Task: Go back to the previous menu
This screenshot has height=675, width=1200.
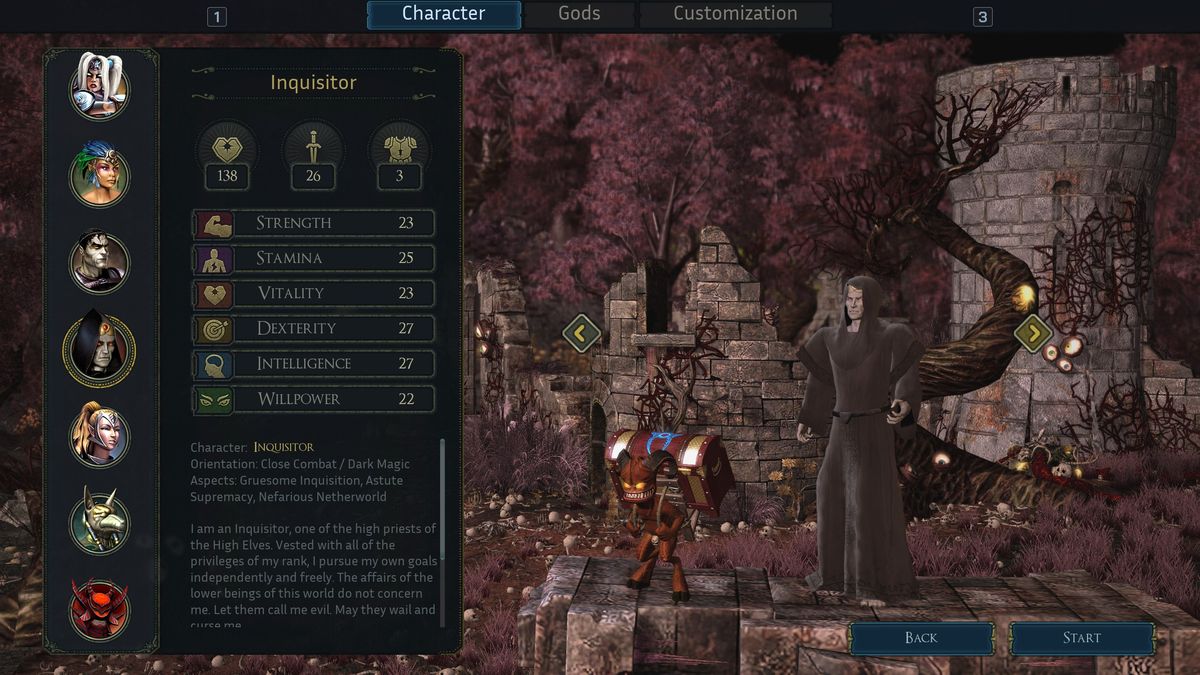Action: point(921,638)
